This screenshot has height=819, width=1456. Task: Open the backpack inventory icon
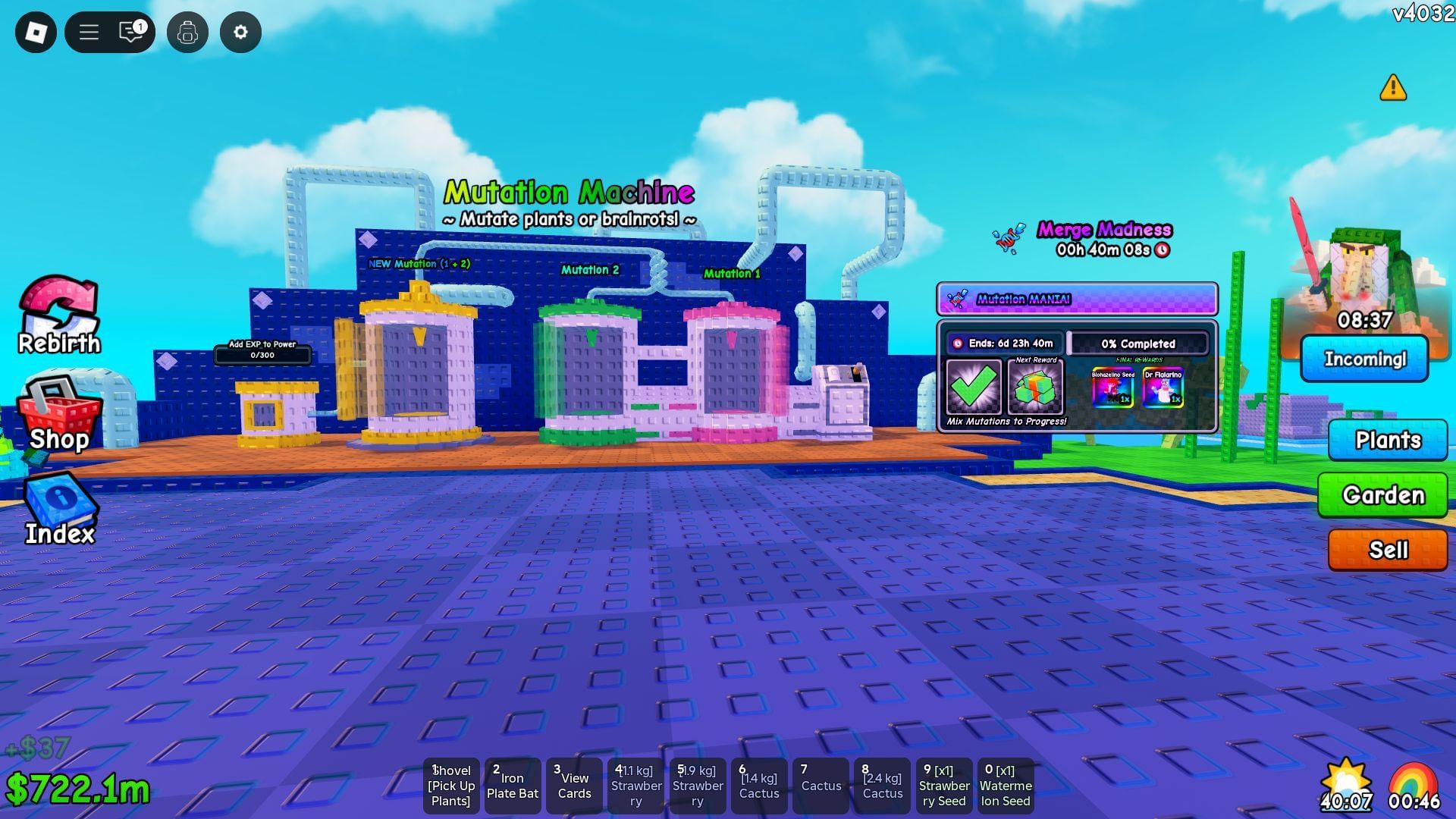pos(188,33)
